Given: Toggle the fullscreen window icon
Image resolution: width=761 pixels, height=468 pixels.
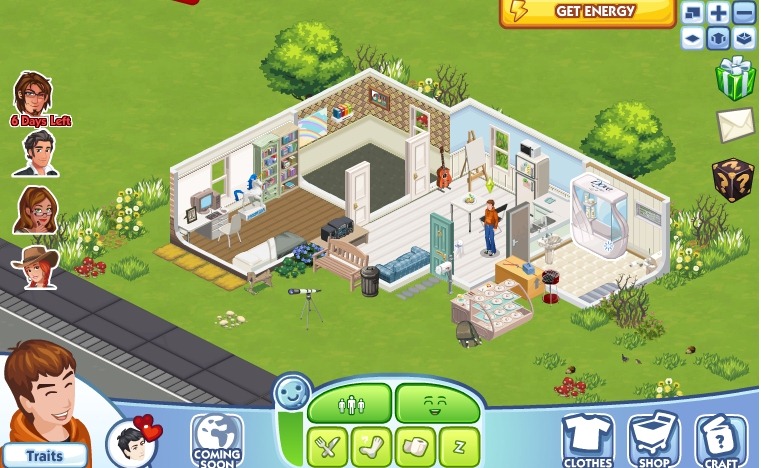Looking at the screenshot, I should pyautogui.click(x=693, y=13).
